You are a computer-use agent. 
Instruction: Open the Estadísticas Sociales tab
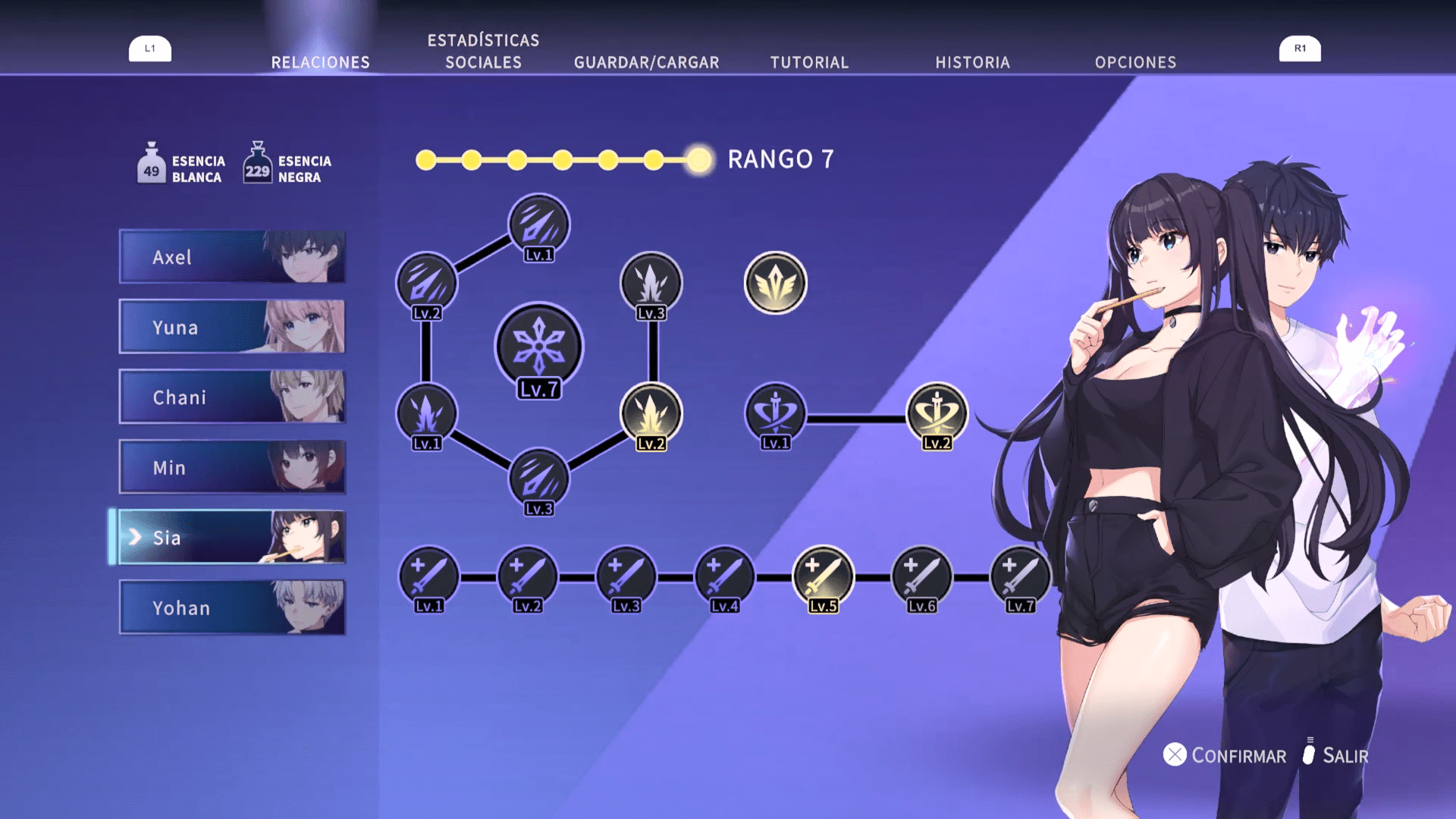pyautogui.click(x=483, y=52)
